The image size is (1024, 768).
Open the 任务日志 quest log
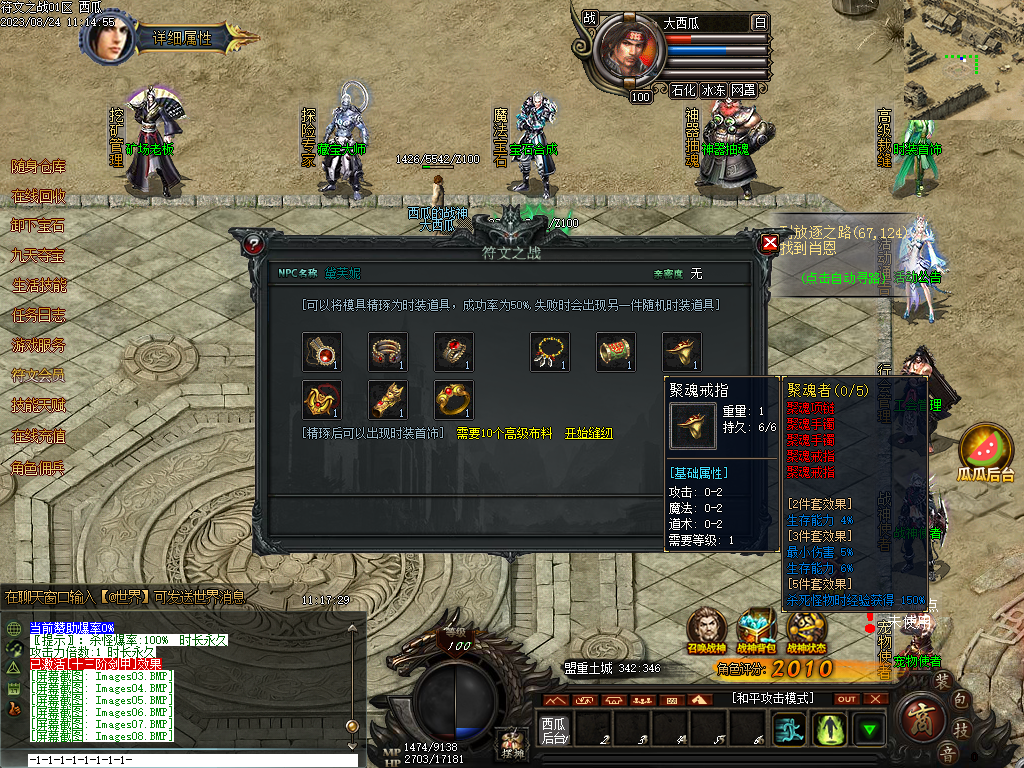click(x=38, y=316)
